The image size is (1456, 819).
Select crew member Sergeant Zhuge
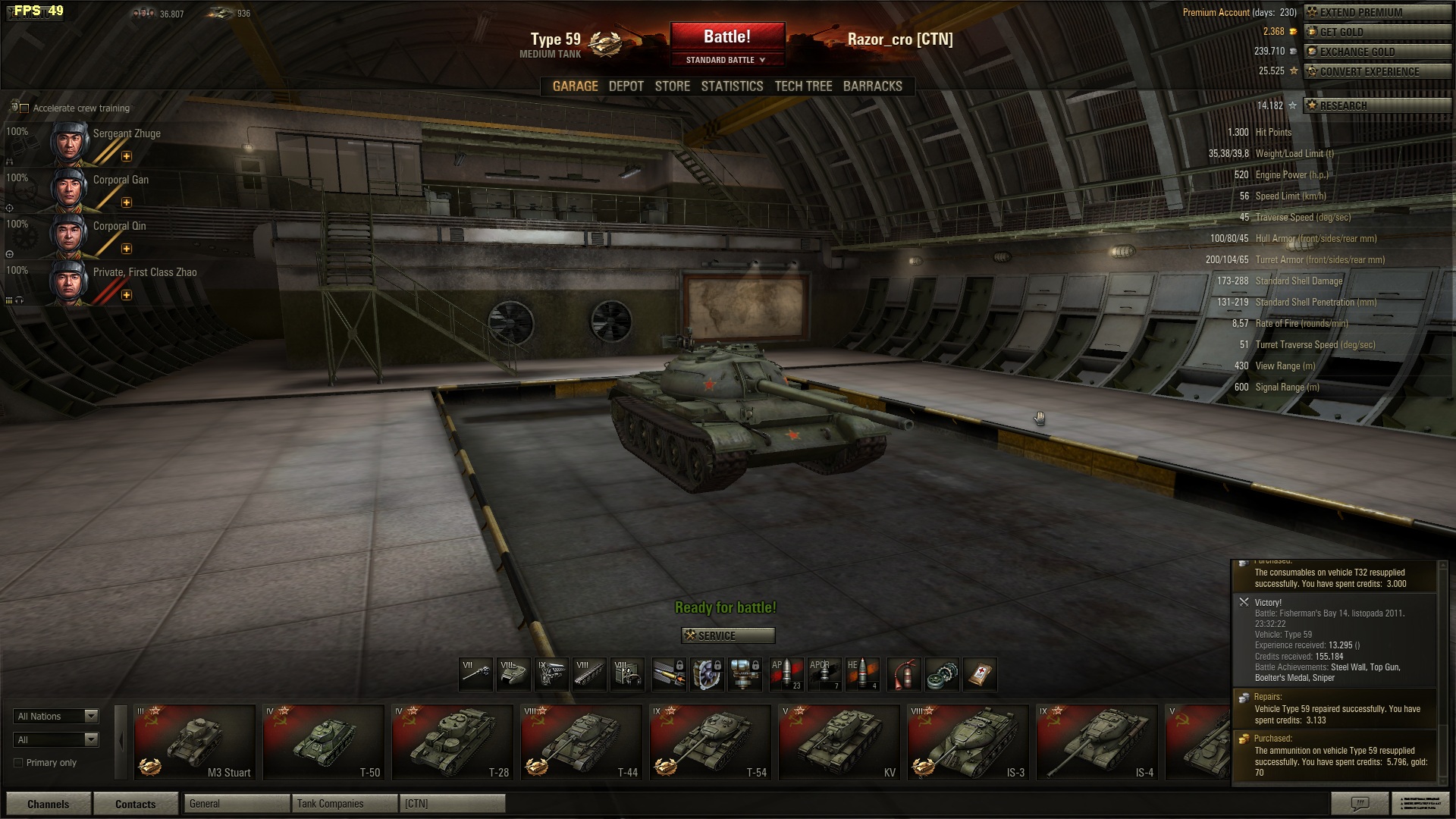(x=106, y=143)
